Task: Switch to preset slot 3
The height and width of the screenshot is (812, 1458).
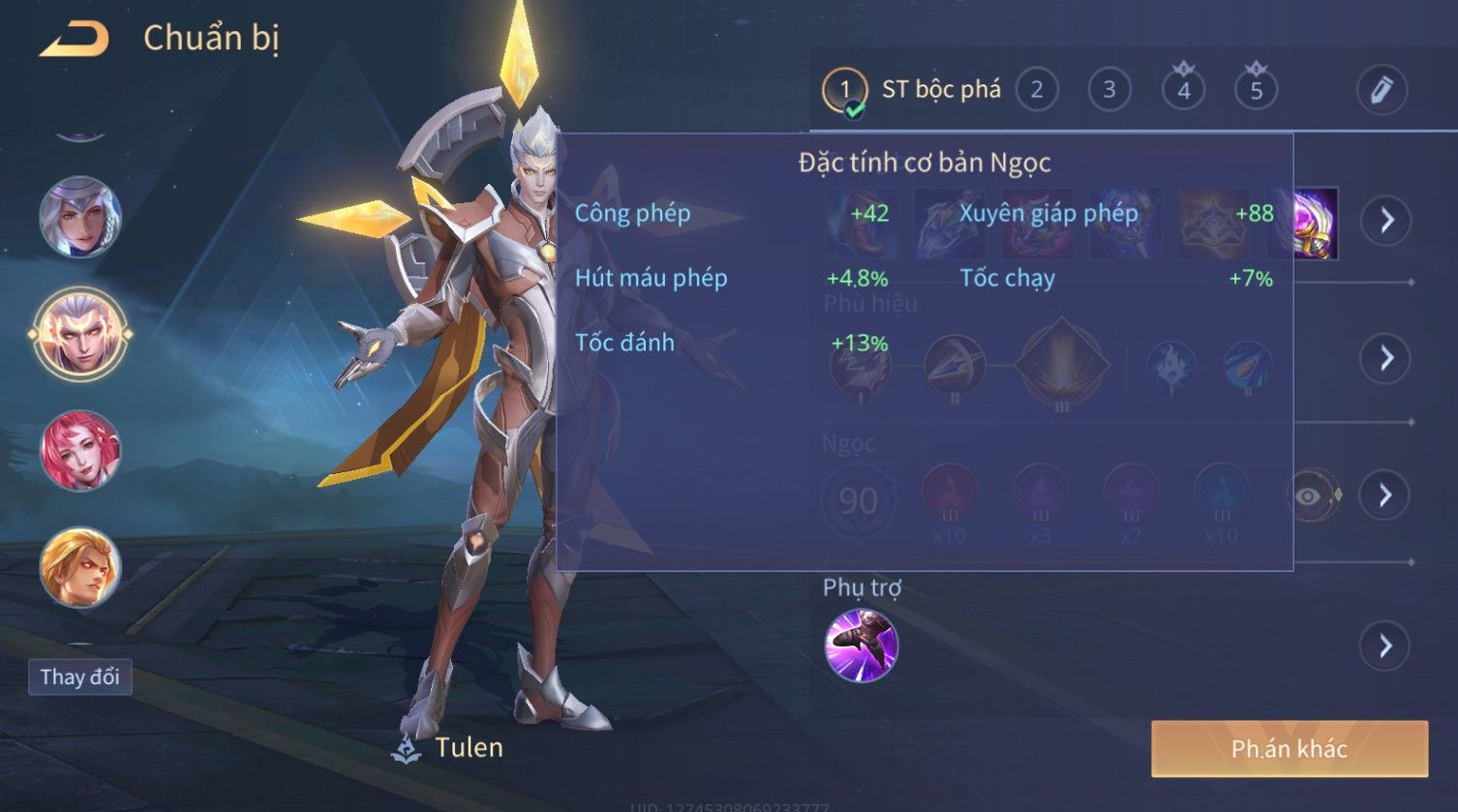Action: point(1109,91)
